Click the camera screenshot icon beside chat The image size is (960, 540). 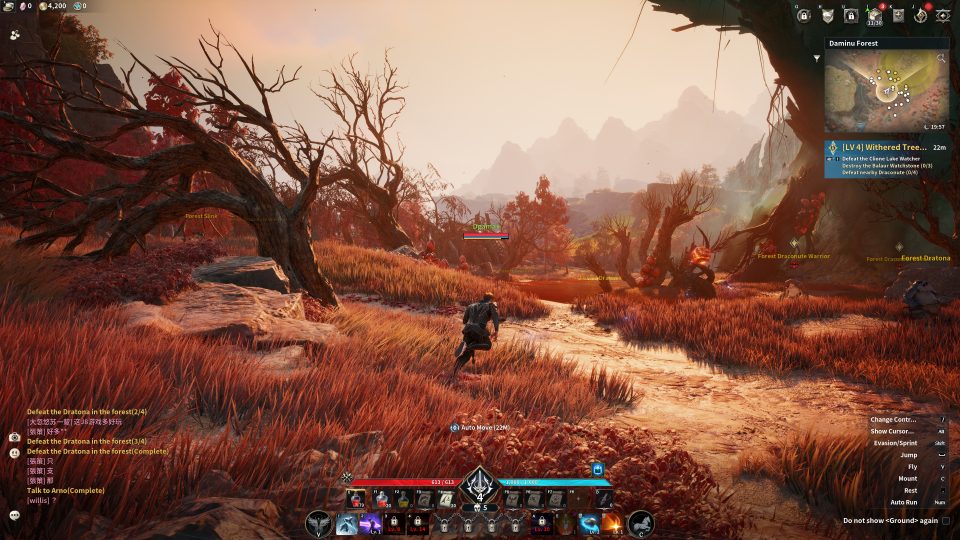tap(15, 437)
